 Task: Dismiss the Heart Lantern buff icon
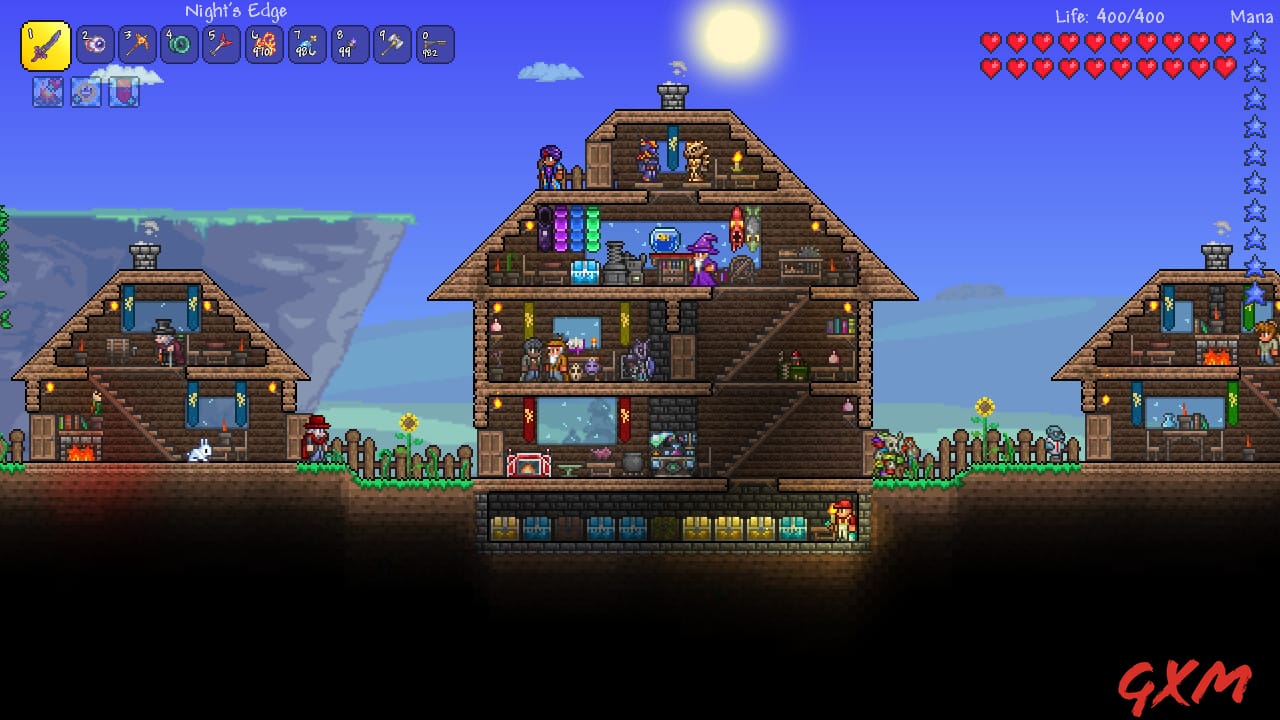pyautogui.click(x=84, y=94)
